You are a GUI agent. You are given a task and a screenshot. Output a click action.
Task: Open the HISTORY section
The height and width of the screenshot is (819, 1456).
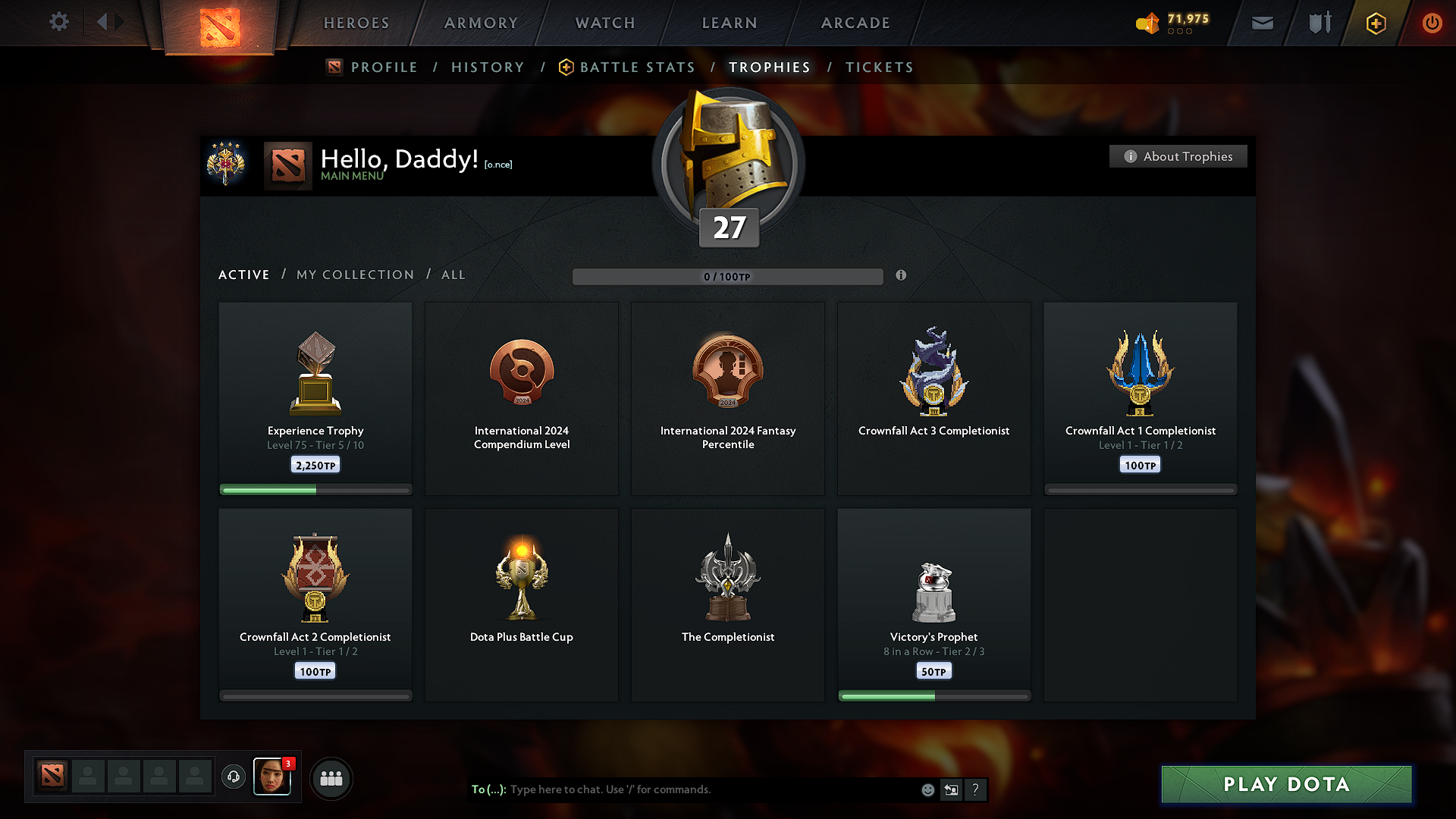tap(488, 67)
